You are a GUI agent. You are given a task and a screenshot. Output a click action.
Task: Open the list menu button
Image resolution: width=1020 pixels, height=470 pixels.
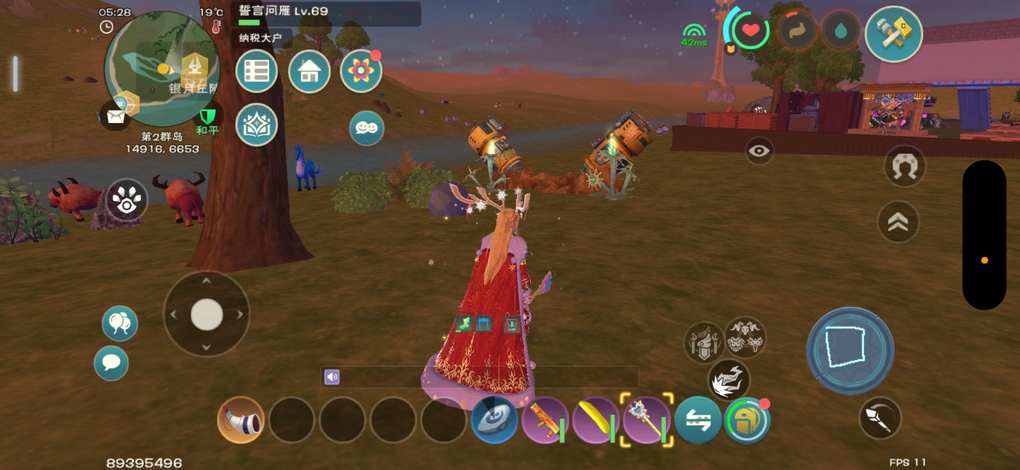[257, 71]
